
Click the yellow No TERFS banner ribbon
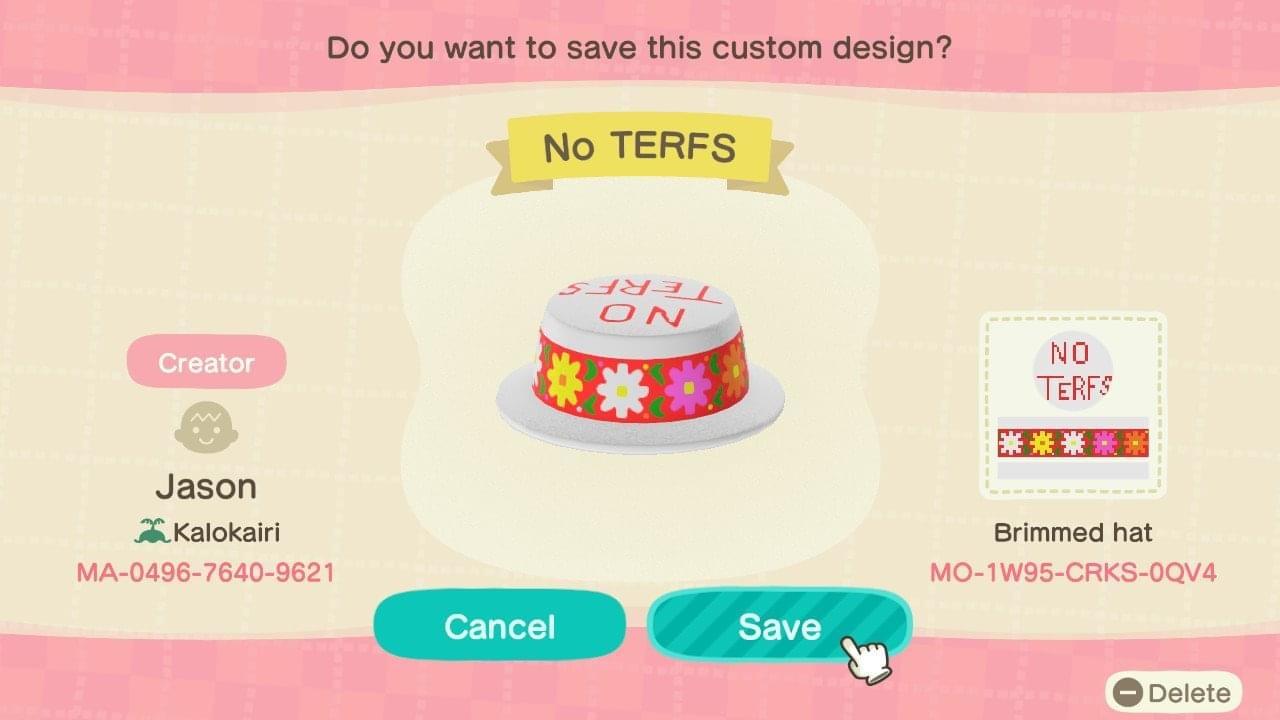[640, 146]
